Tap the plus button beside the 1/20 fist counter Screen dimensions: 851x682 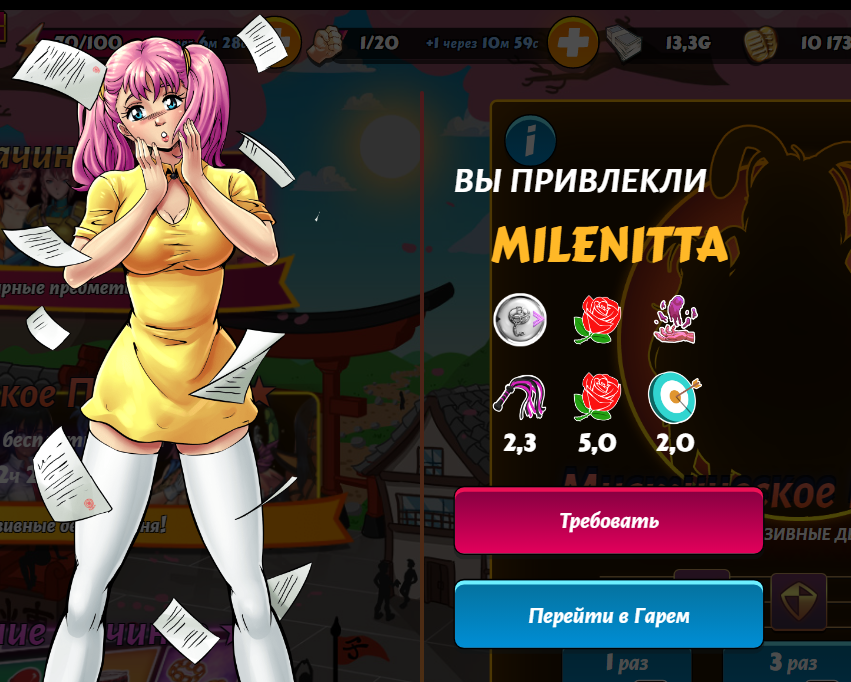573,42
